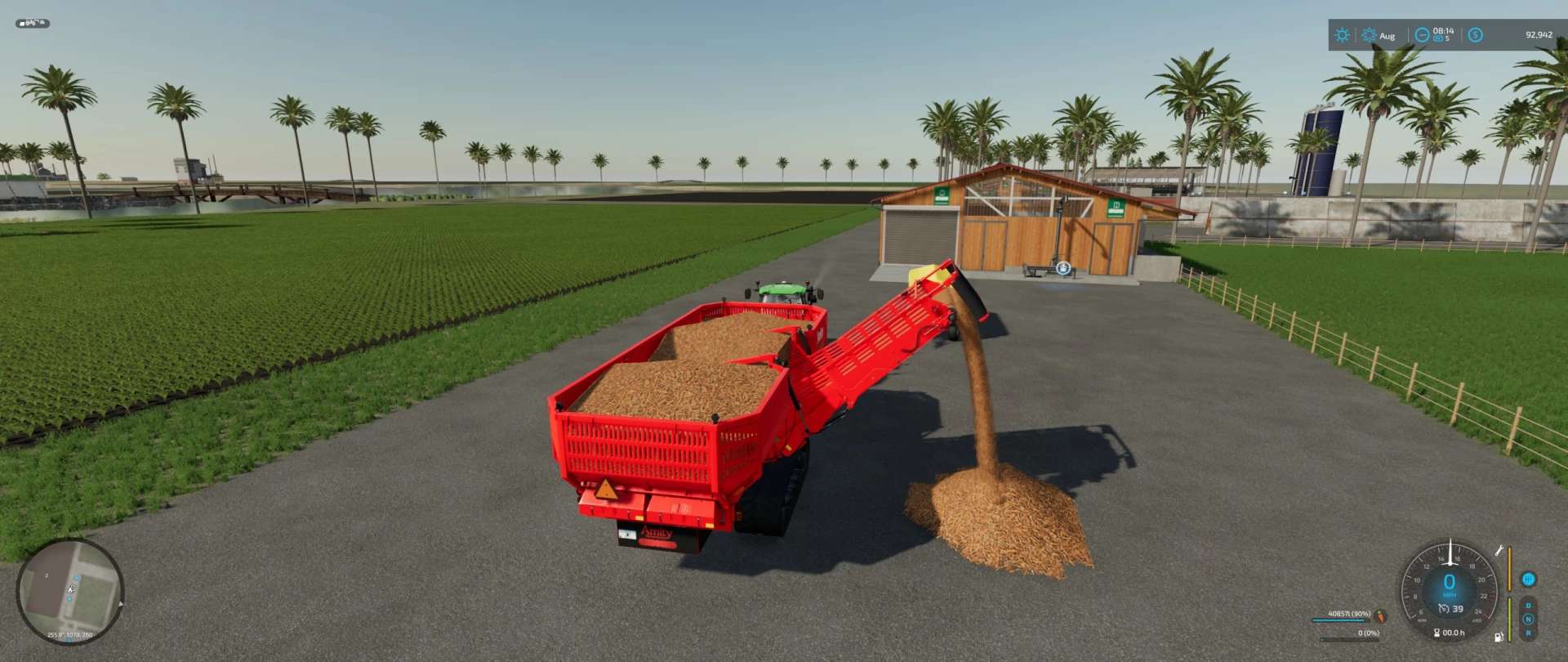Screen dimensions: 1568x662
Task: Select the wrench damage indicator icon
Action: pos(1499,551)
